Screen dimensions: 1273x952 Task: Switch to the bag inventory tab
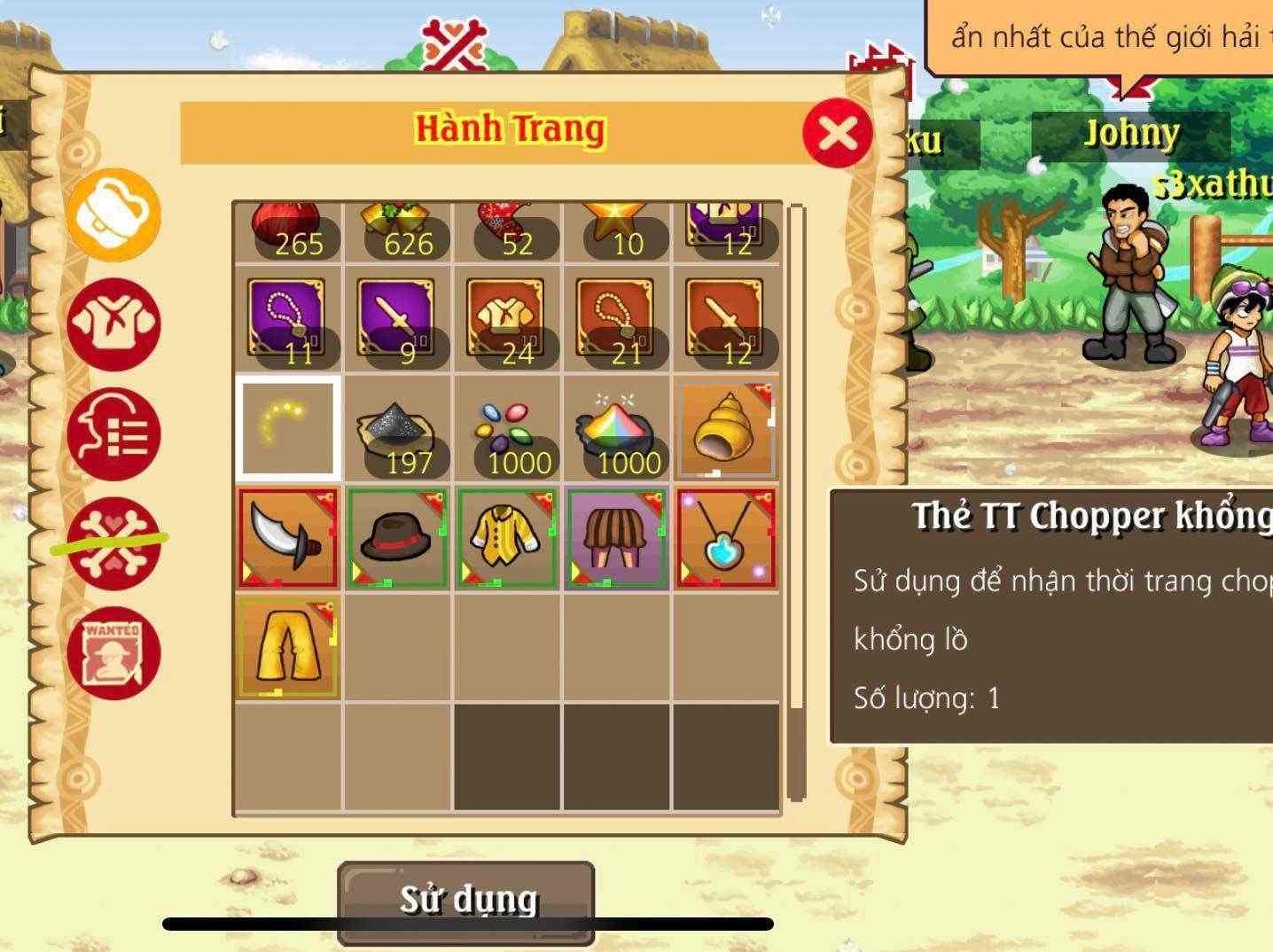113,215
